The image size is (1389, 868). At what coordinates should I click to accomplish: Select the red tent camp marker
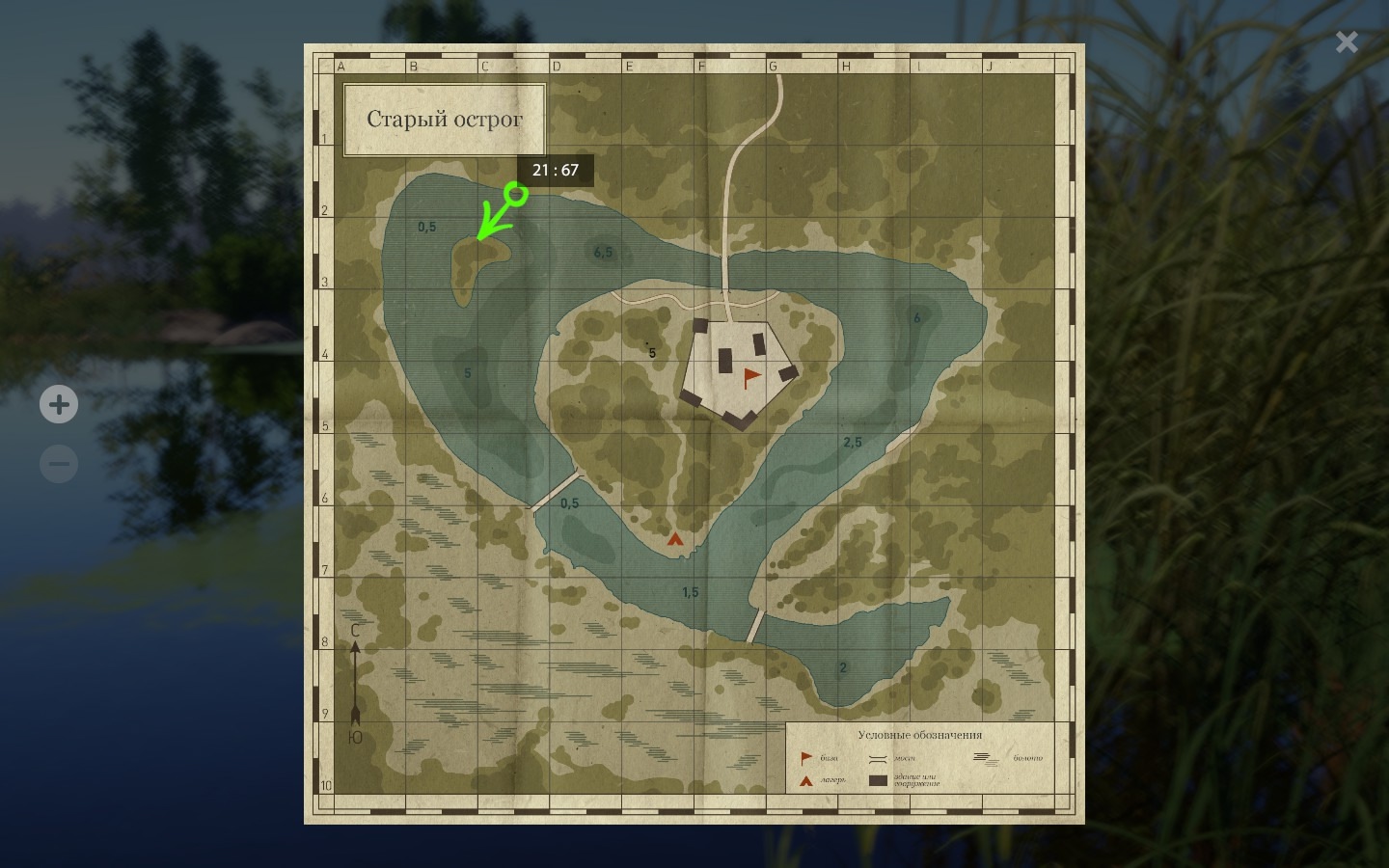pos(675,539)
